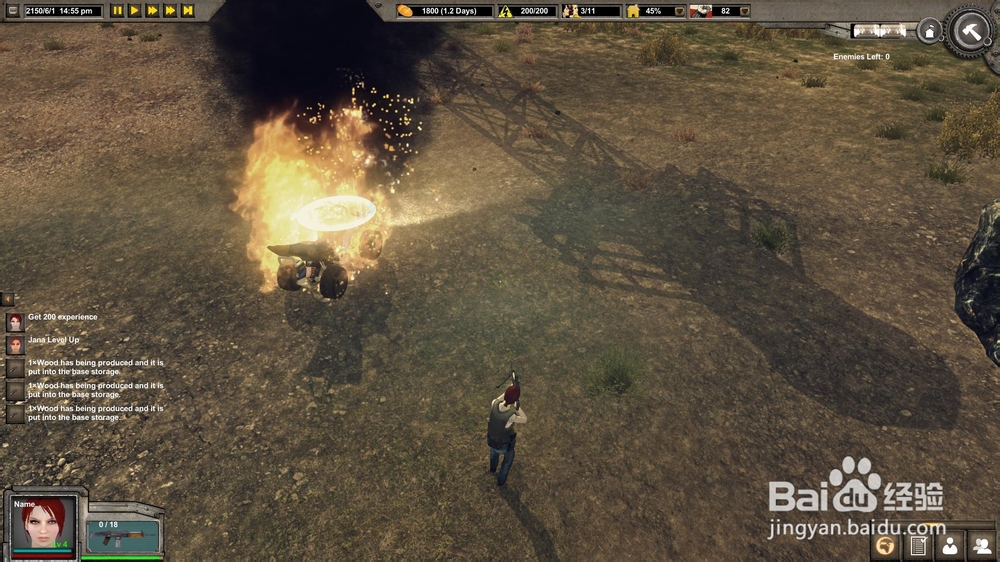This screenshot has height=562, width=1000.
Task: Select the red-haired survivor portrait
Action: click(43, 523)
